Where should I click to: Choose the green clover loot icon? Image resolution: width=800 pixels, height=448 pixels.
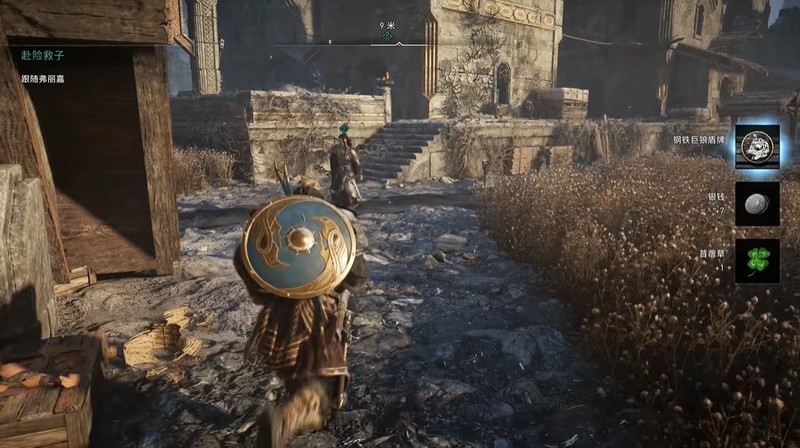point(757,260)
